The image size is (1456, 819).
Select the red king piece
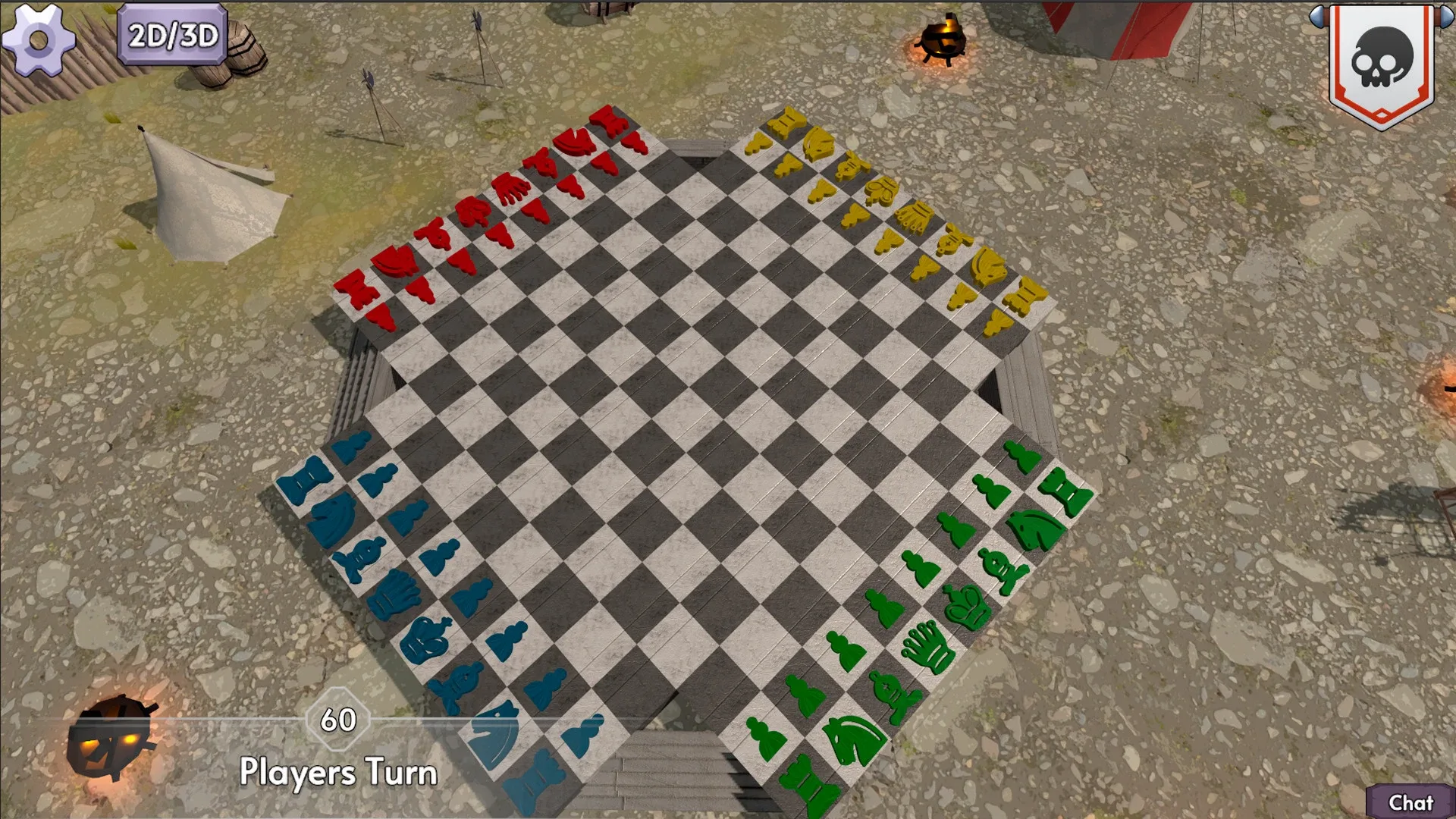tap(470, 211)
